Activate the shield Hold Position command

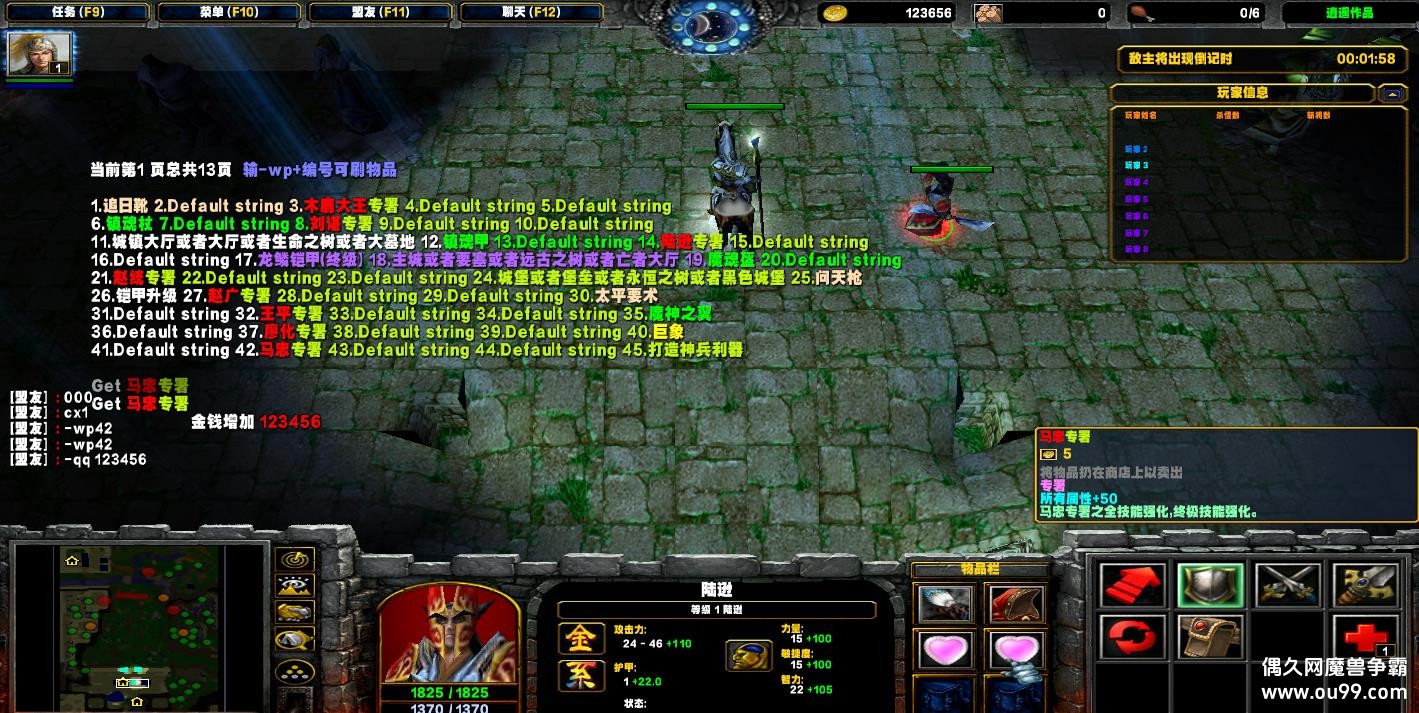pyautogui.click(x=1210, y=585)
